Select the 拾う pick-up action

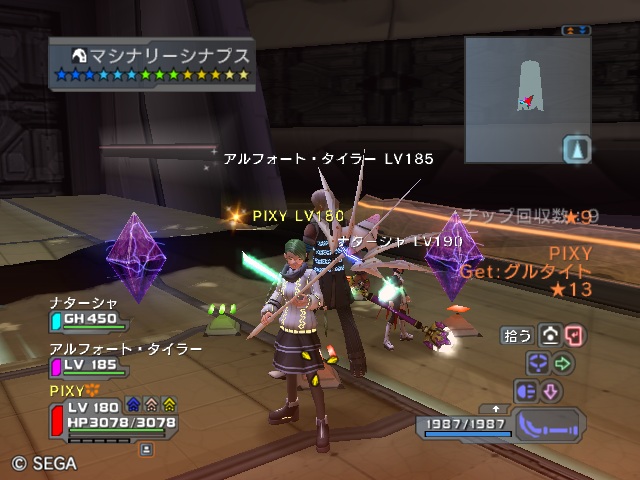[x=519, y=336]
